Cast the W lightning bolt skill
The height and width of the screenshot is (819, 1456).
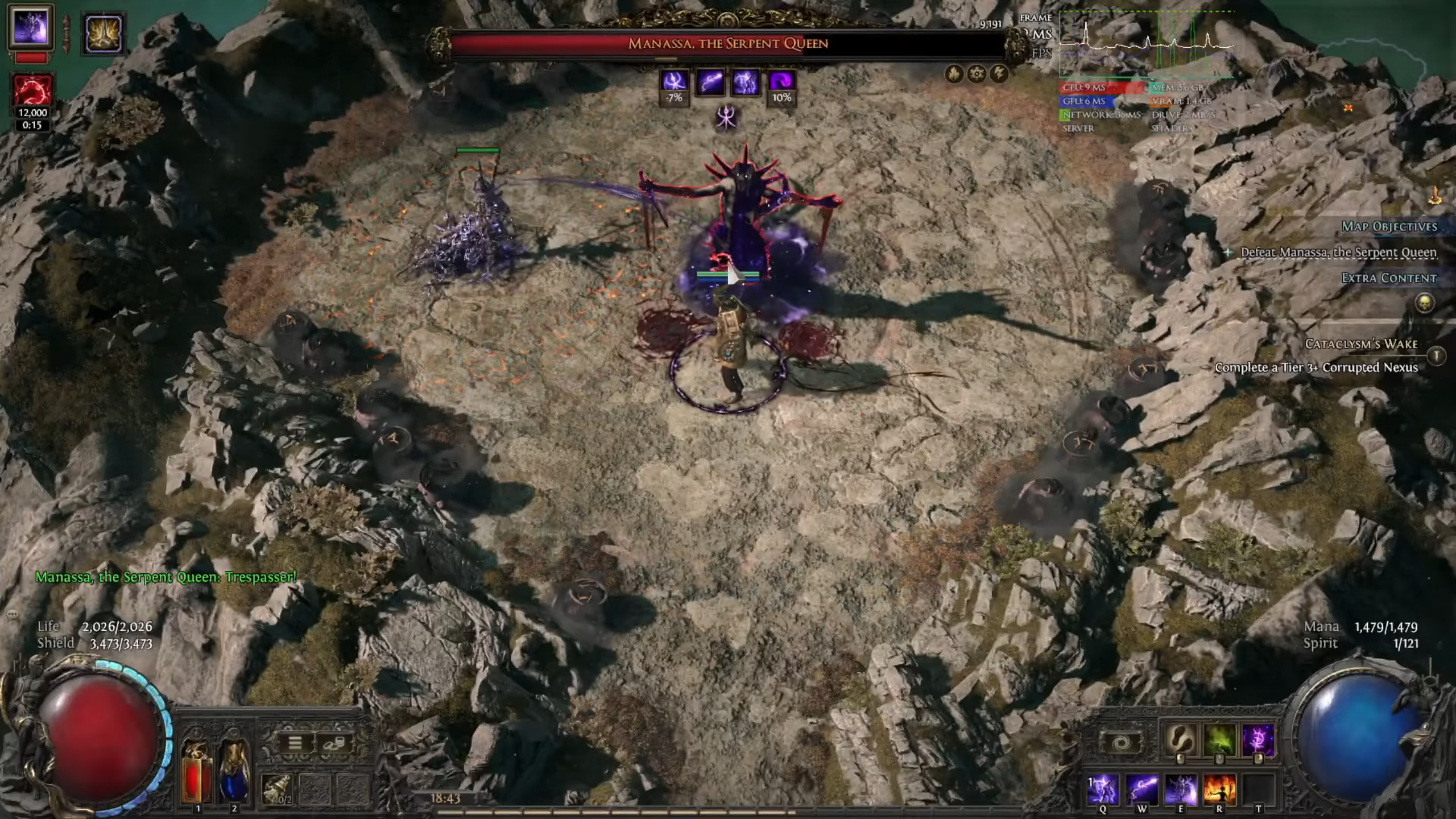pyautogui.click(x=1142, y=789)
